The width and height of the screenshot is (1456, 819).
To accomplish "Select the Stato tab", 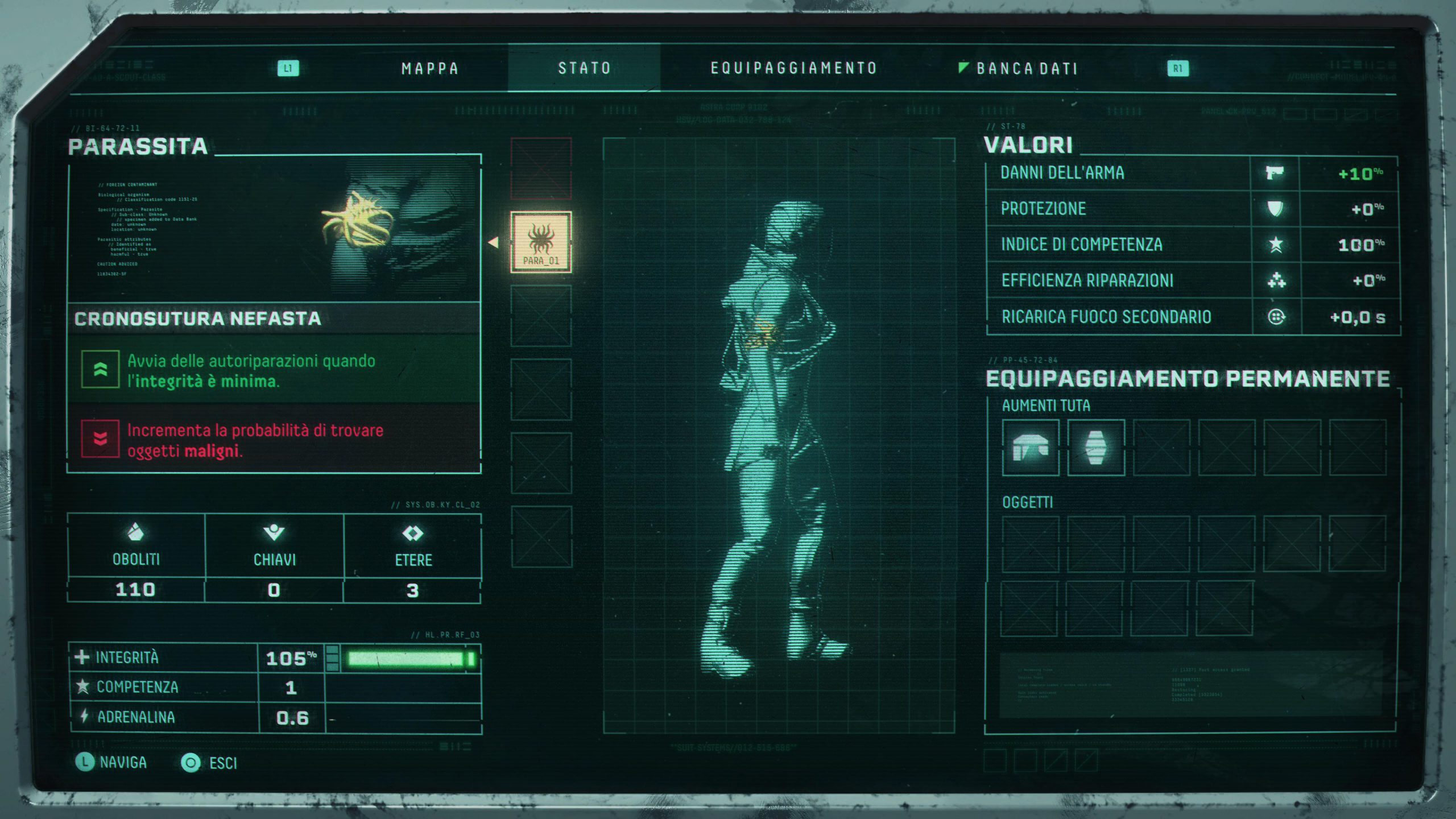I will tap(584, 68).
